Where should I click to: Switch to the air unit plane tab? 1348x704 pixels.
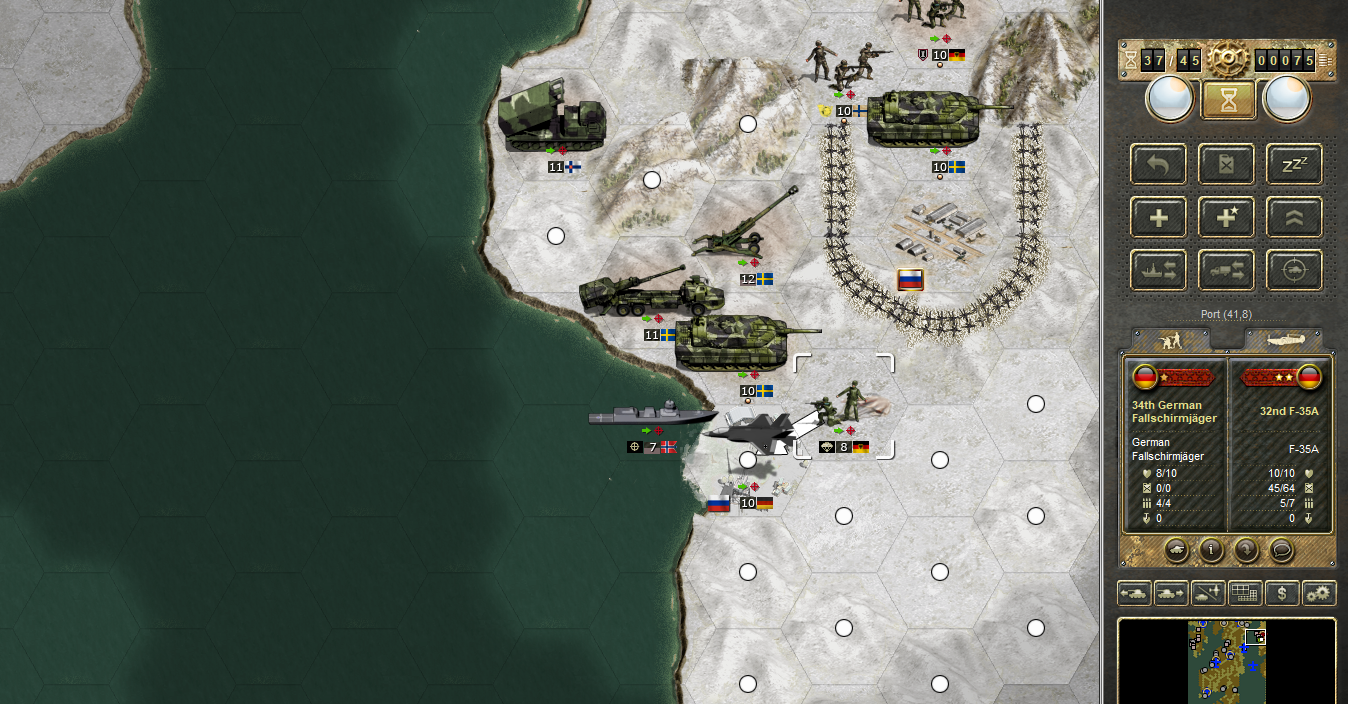tap(1285, 340)
